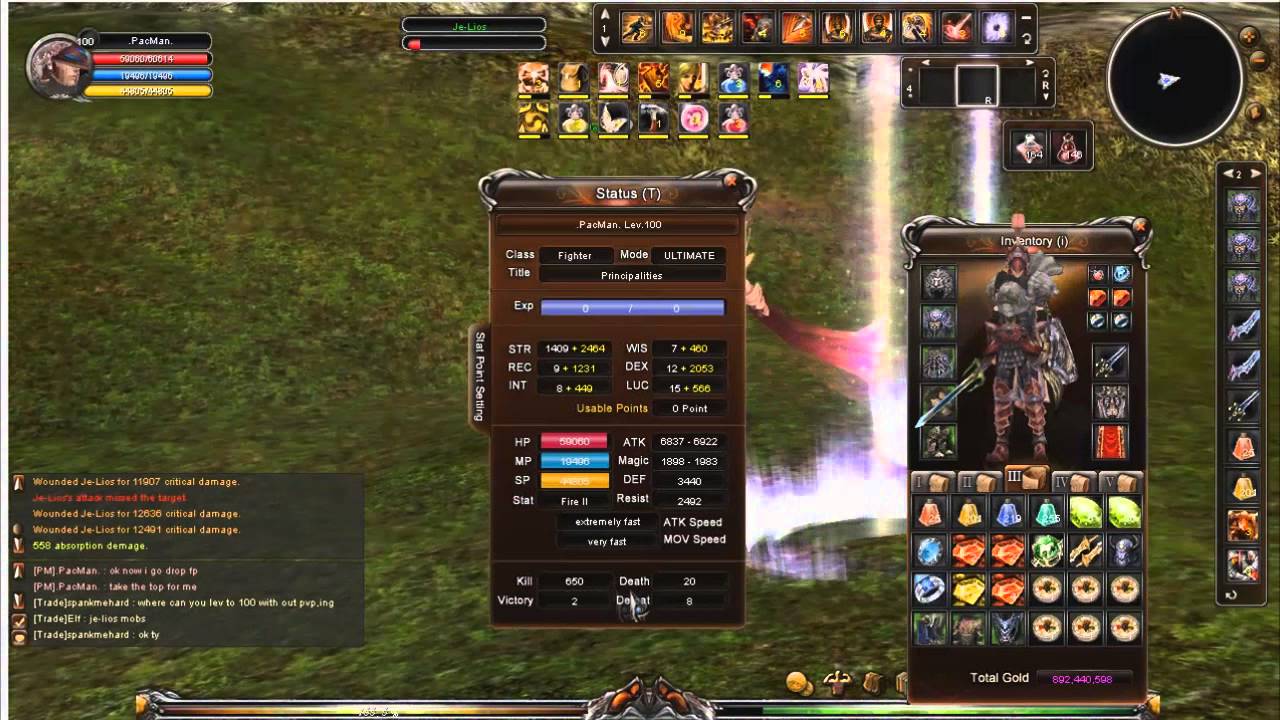Select the first attack skill on the hotbar

point(636,27)
